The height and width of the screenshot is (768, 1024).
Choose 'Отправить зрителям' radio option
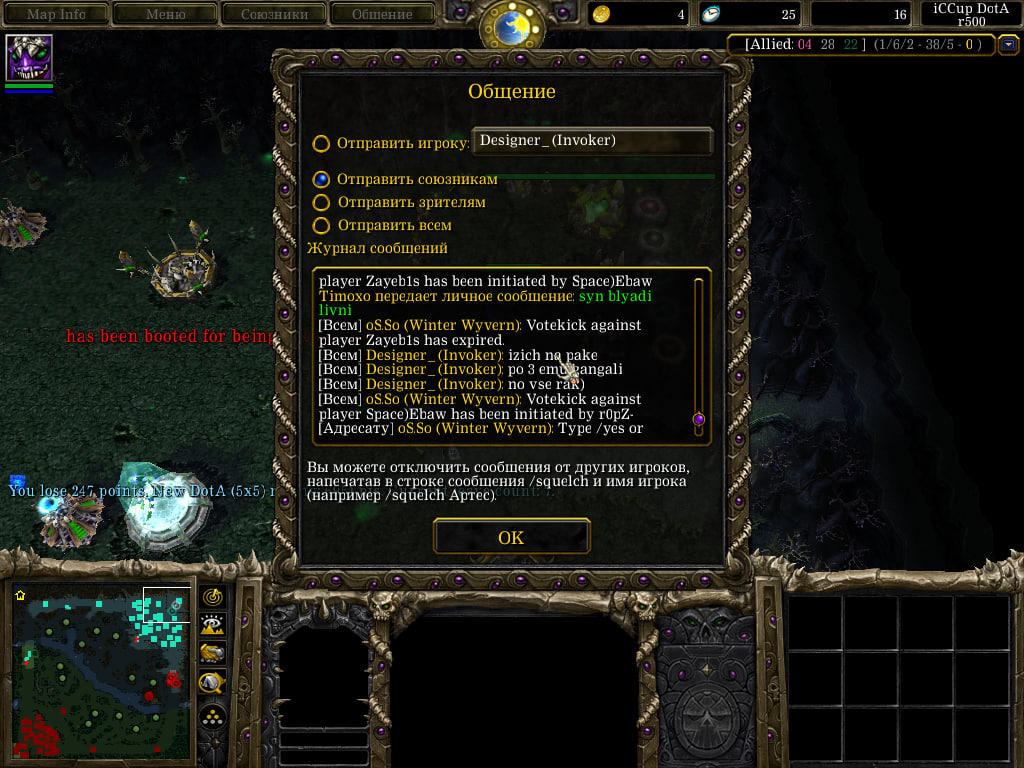coord(321,202)
